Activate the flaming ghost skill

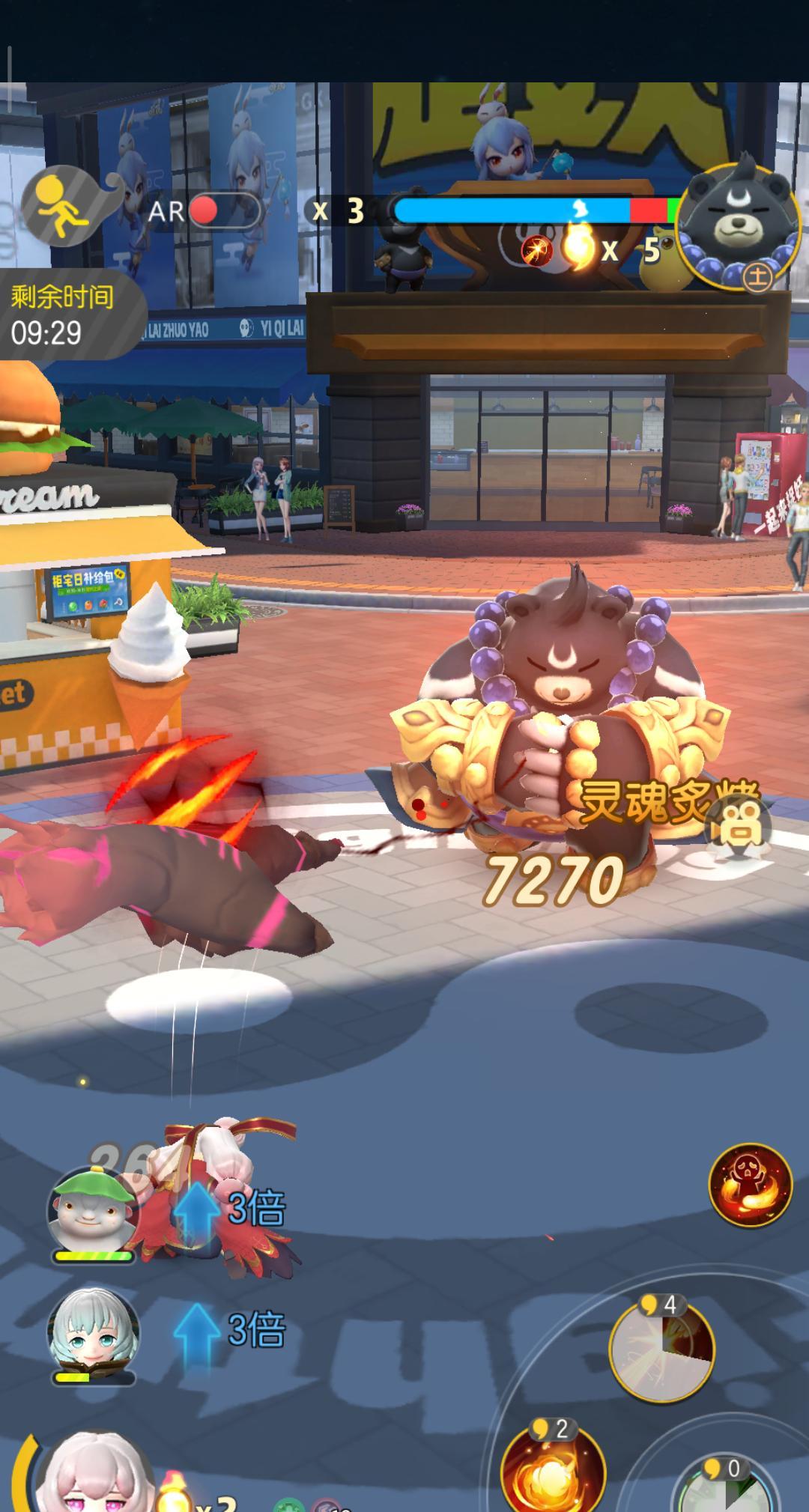(x=750, y=1185)
